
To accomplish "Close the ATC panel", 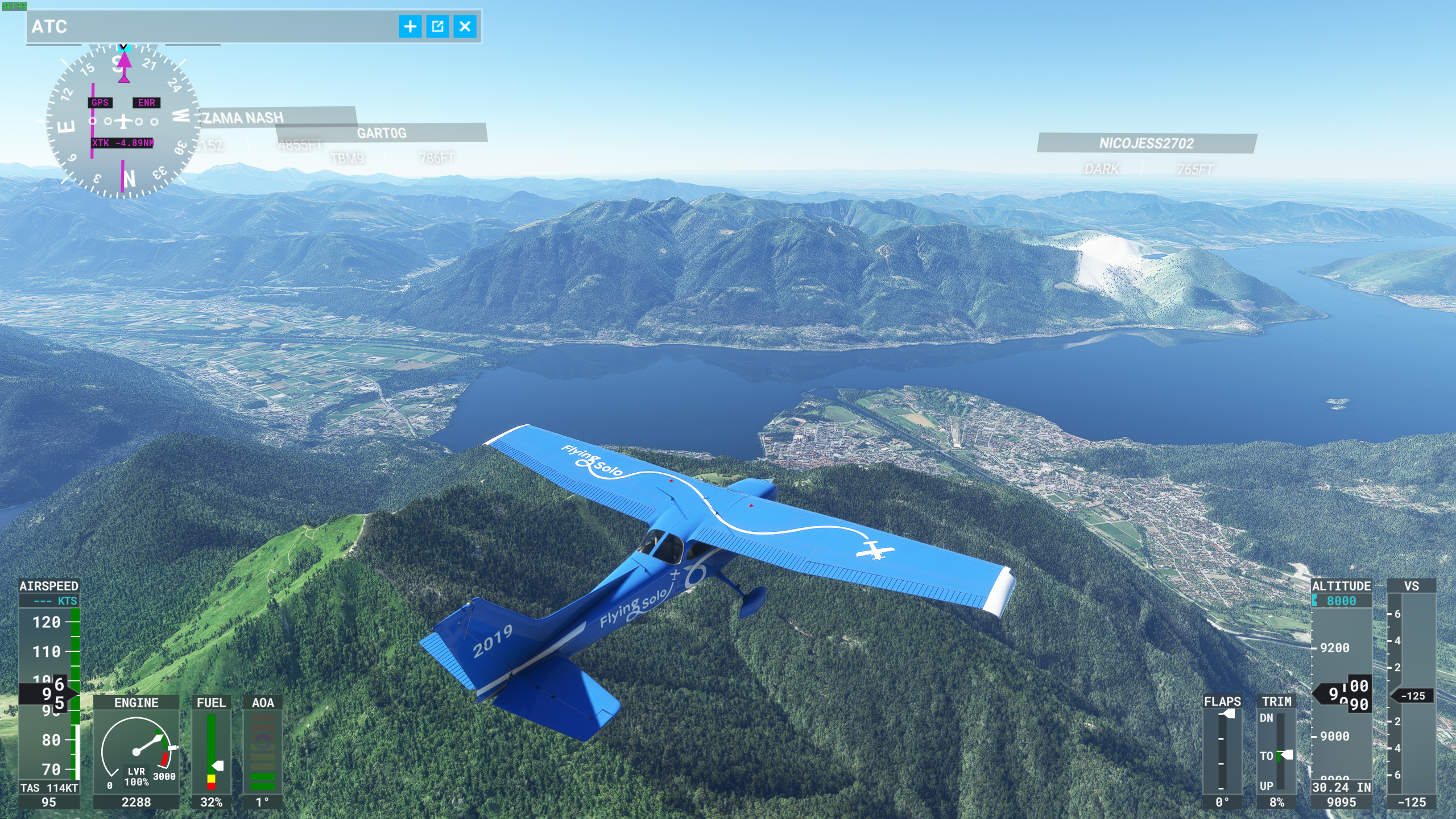I will click(465, 27).
